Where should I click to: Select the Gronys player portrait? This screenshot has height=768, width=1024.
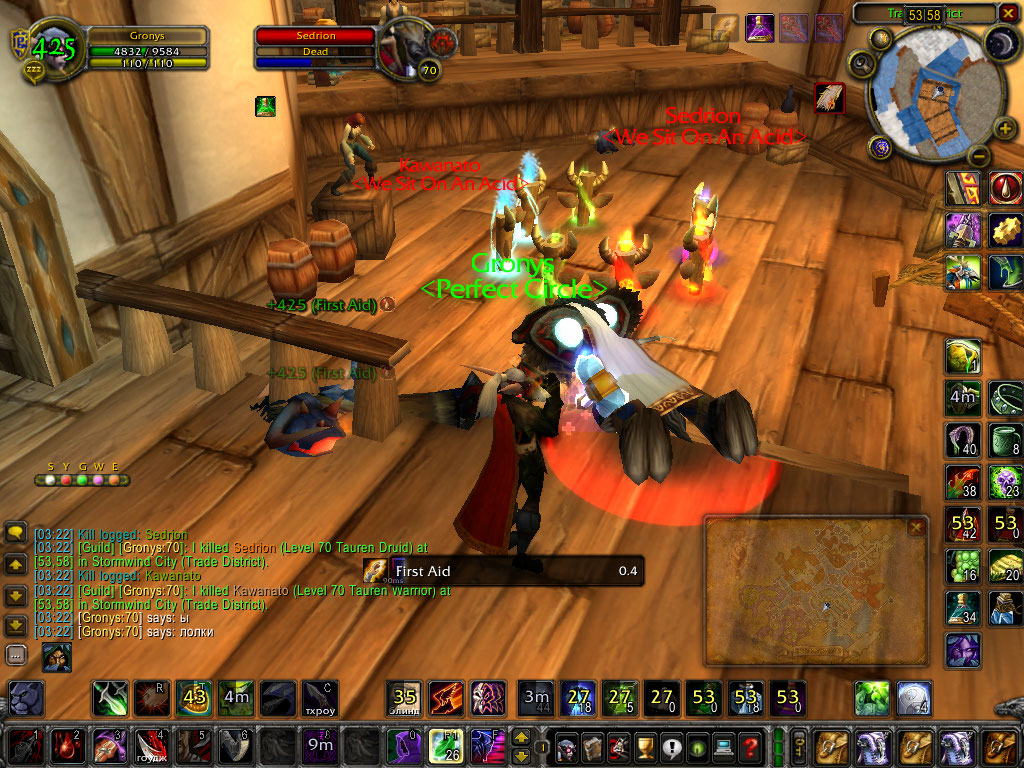[x=49, y=48]
